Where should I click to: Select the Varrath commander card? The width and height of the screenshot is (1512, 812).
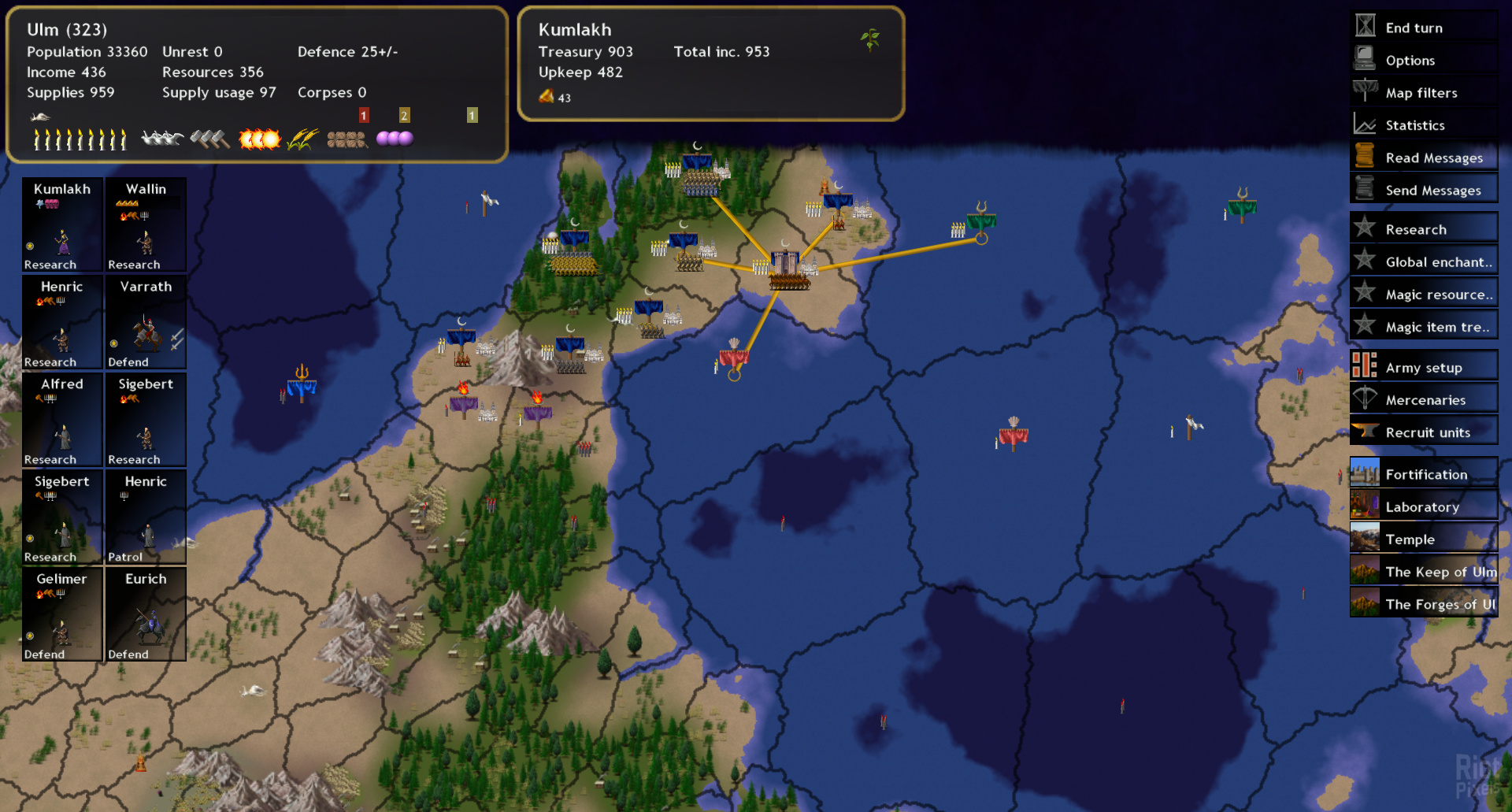click(146, 323)
